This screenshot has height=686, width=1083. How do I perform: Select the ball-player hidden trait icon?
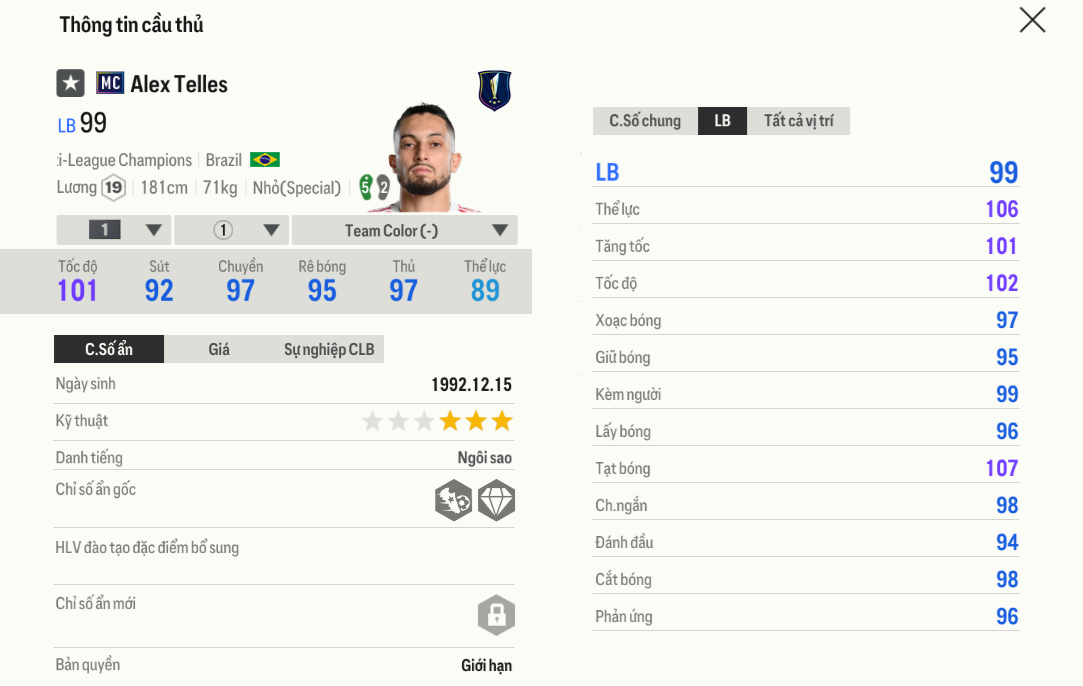tap(453, 500)
